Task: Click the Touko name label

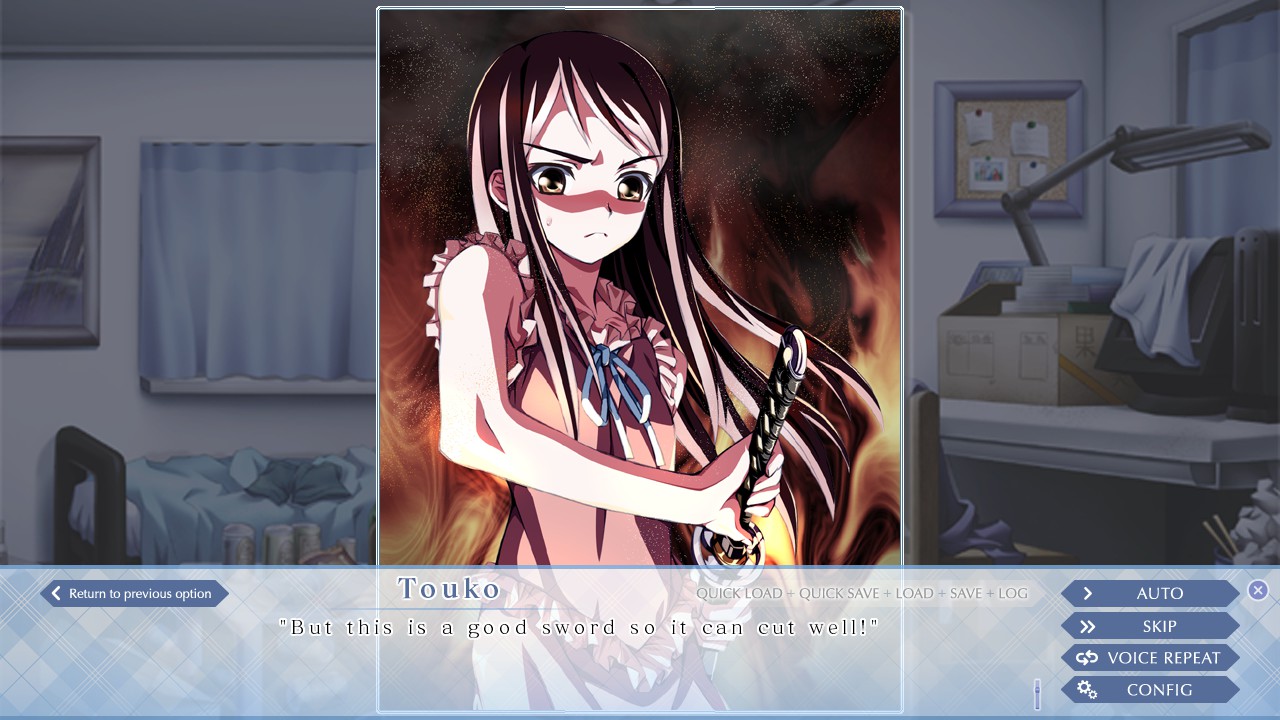Action: 450,589
